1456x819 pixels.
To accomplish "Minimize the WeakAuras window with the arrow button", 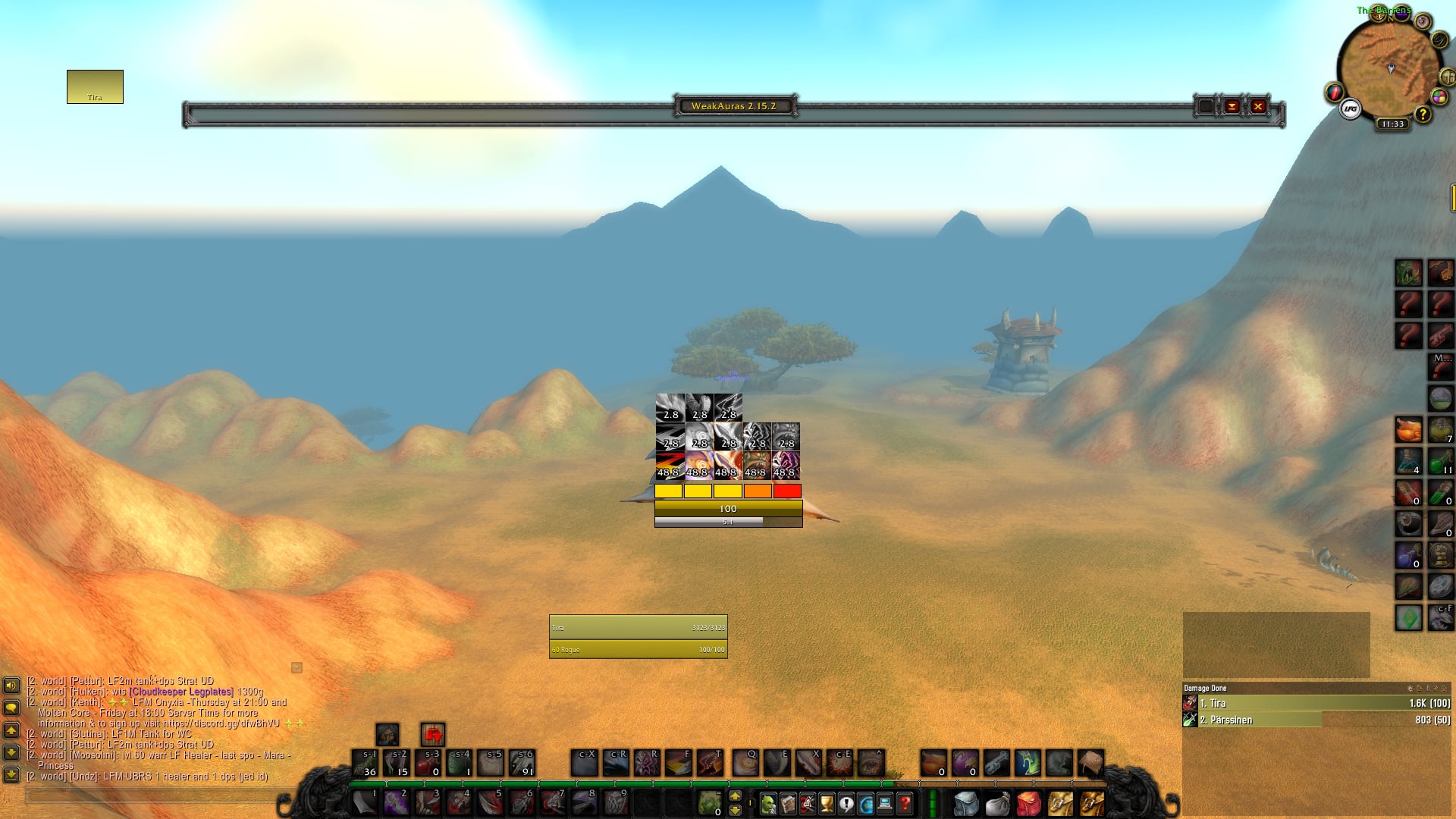I will [x=1232, y=106].
